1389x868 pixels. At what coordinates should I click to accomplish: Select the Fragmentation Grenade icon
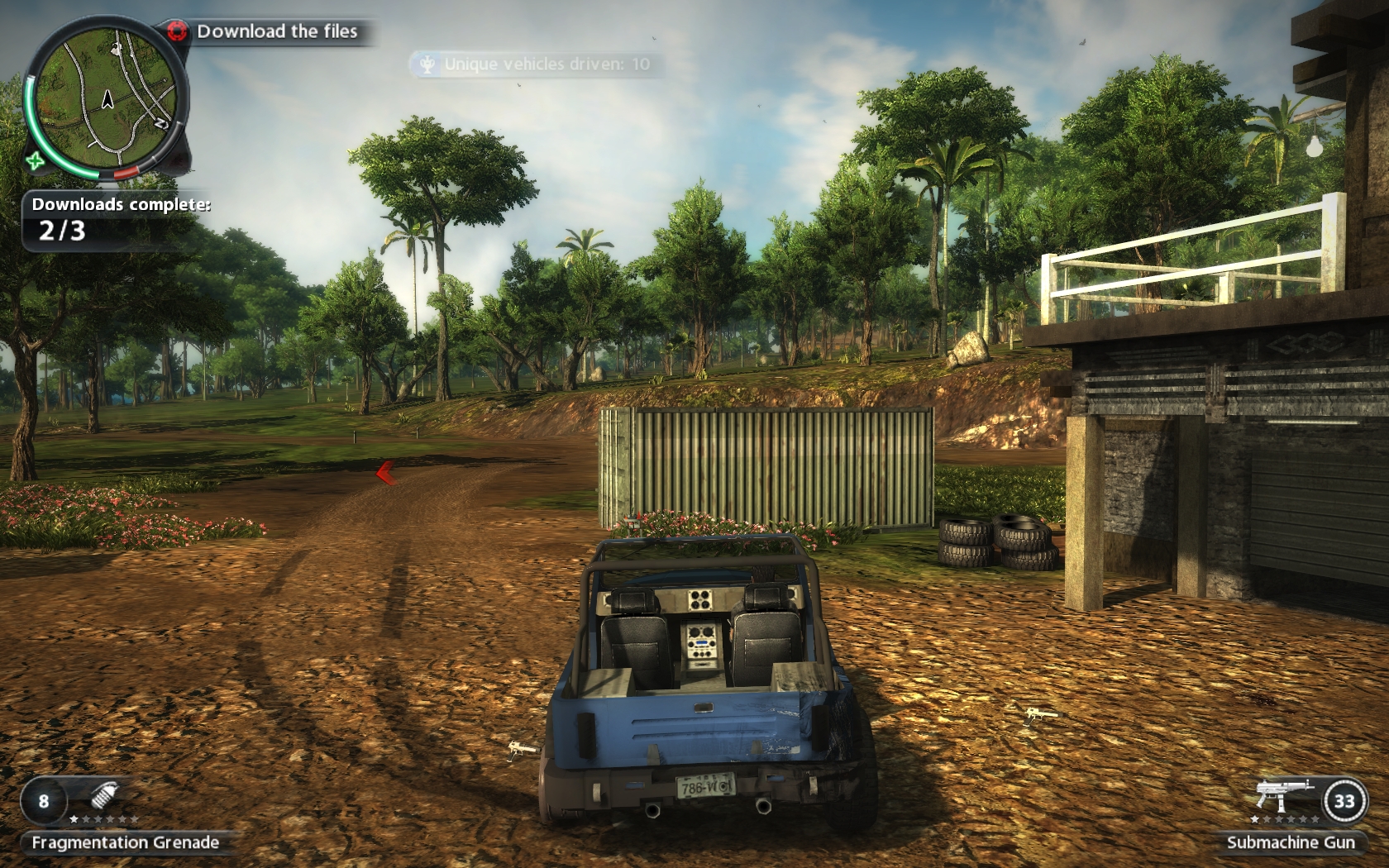coord(103,798)
